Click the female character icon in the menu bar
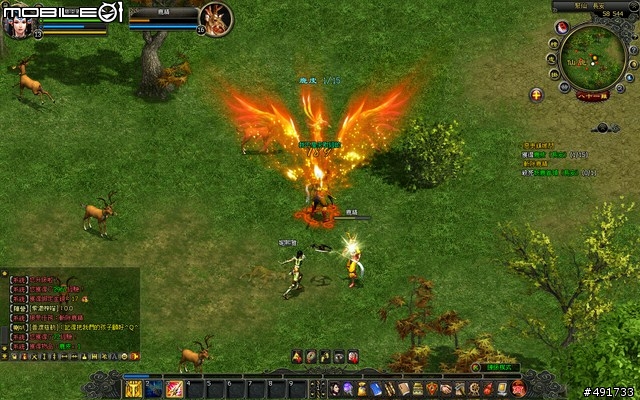The width and height of the screenshot is (640, 400). (x=334, y=388)
